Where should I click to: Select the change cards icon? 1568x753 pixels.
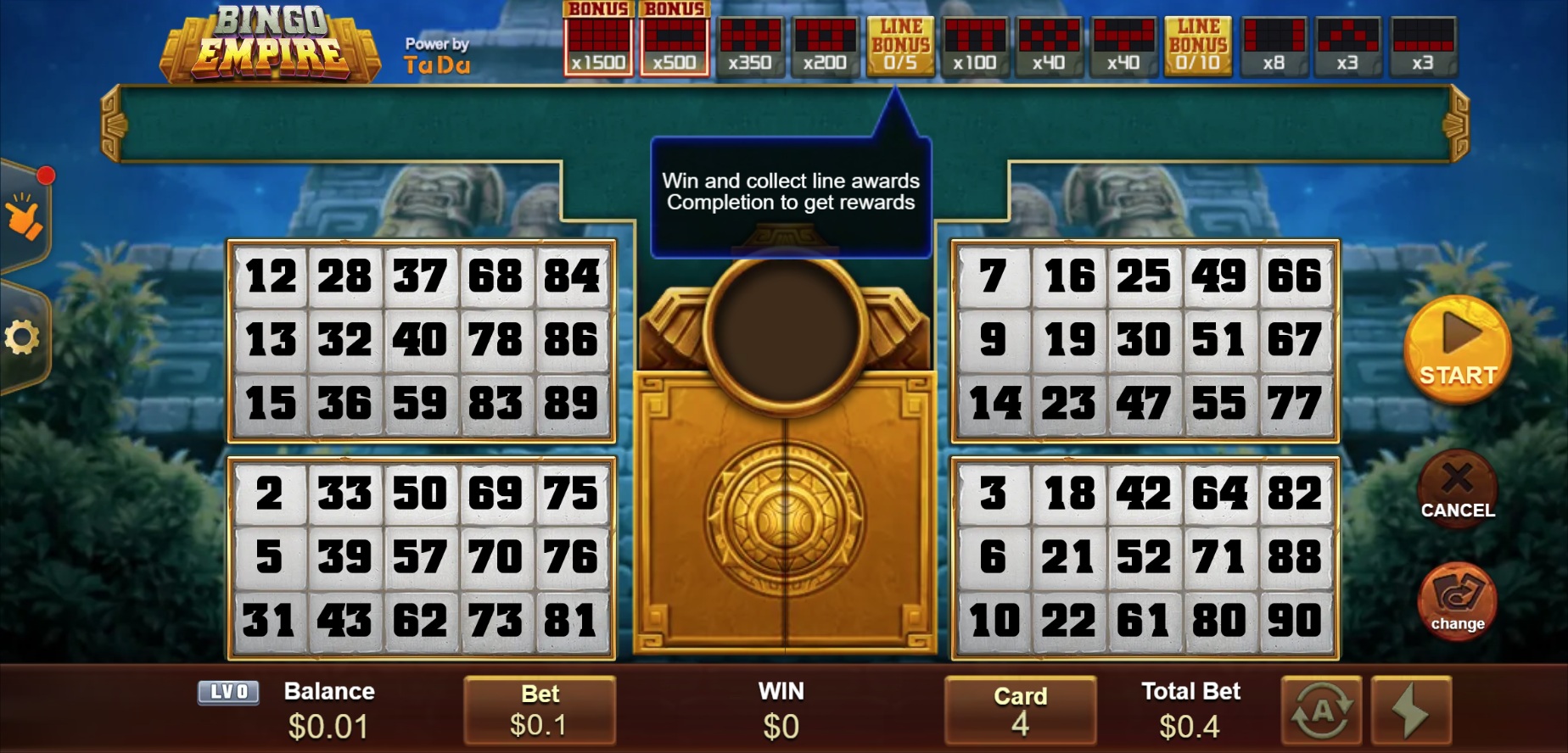click(1457, 600)
